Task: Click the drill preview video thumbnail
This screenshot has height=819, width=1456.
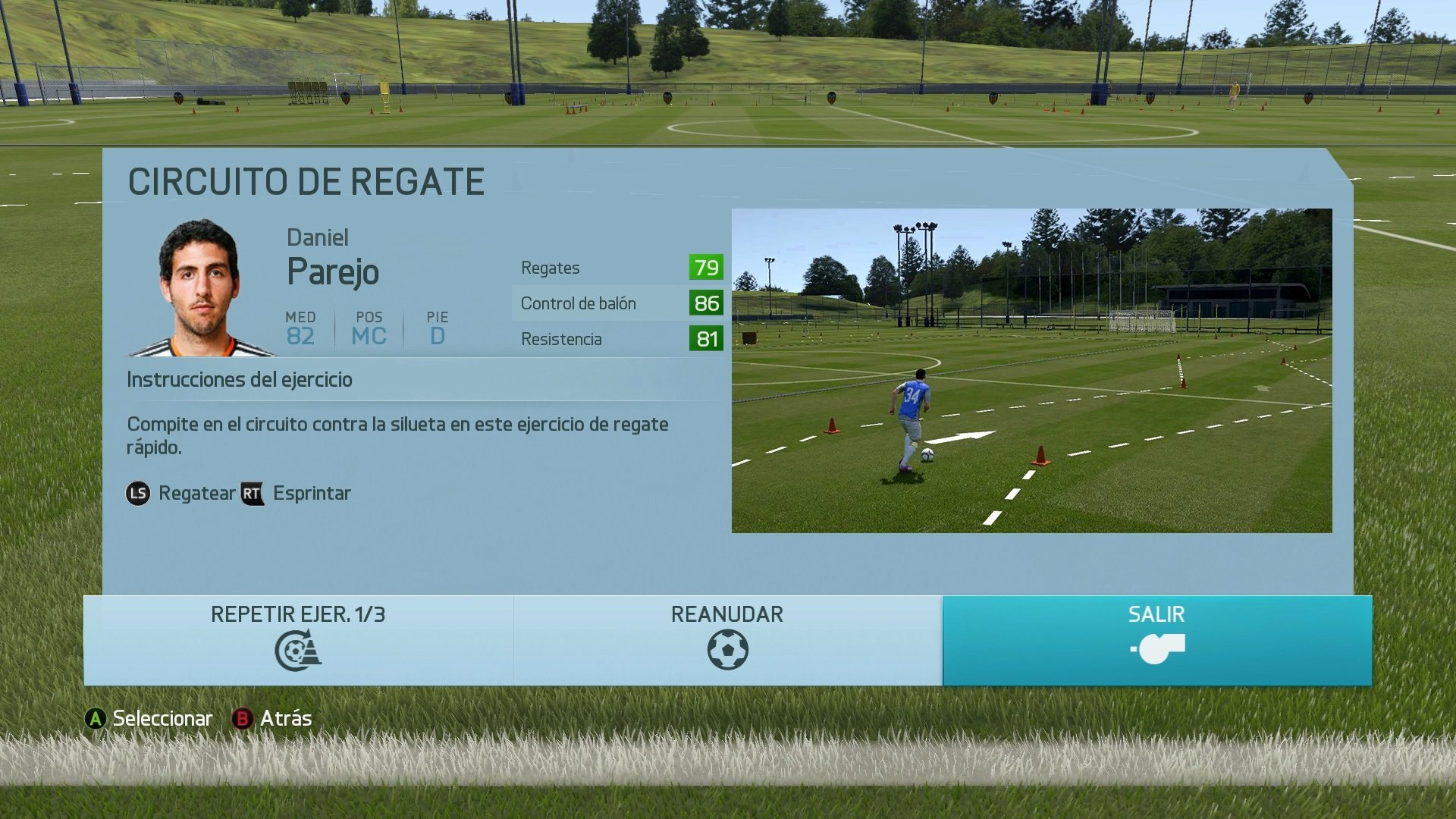Action: pos(1031,372)
